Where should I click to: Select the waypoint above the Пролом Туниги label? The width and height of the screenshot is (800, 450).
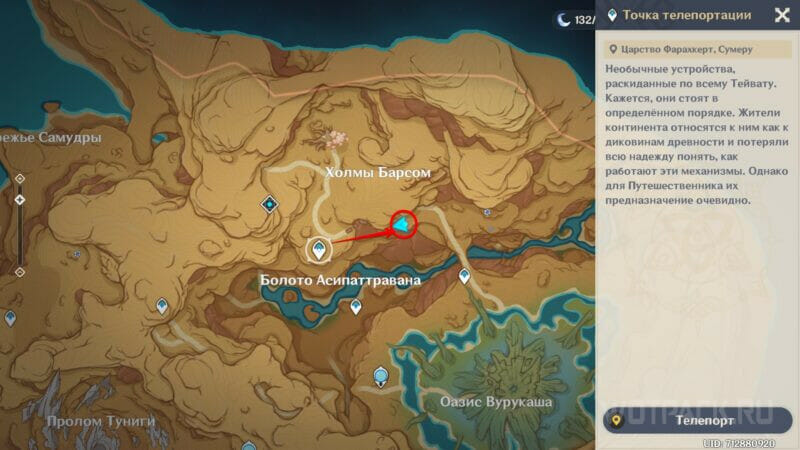click(x=161, y=307)
